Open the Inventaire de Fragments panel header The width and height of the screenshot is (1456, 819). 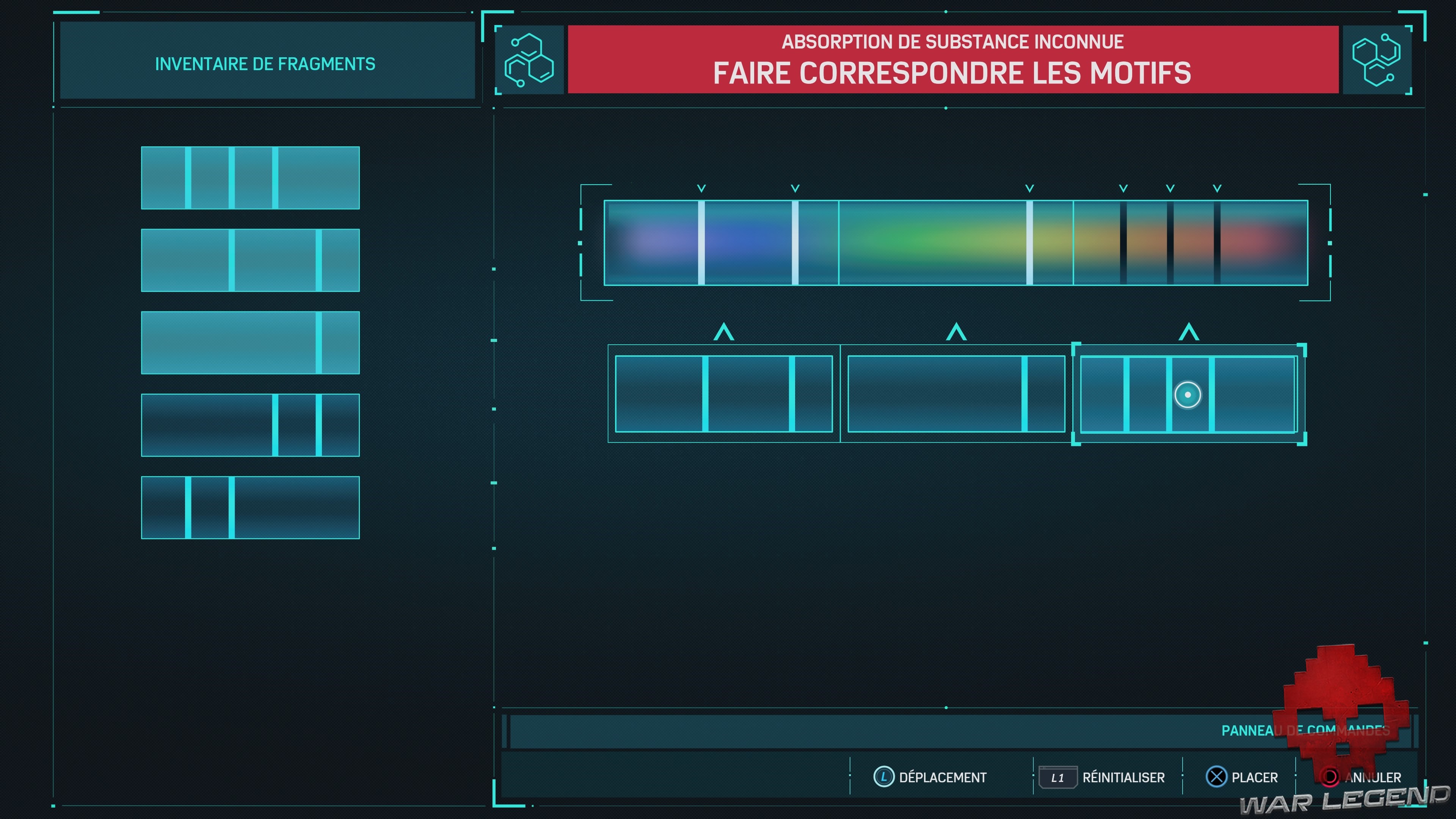pos(266,63)
